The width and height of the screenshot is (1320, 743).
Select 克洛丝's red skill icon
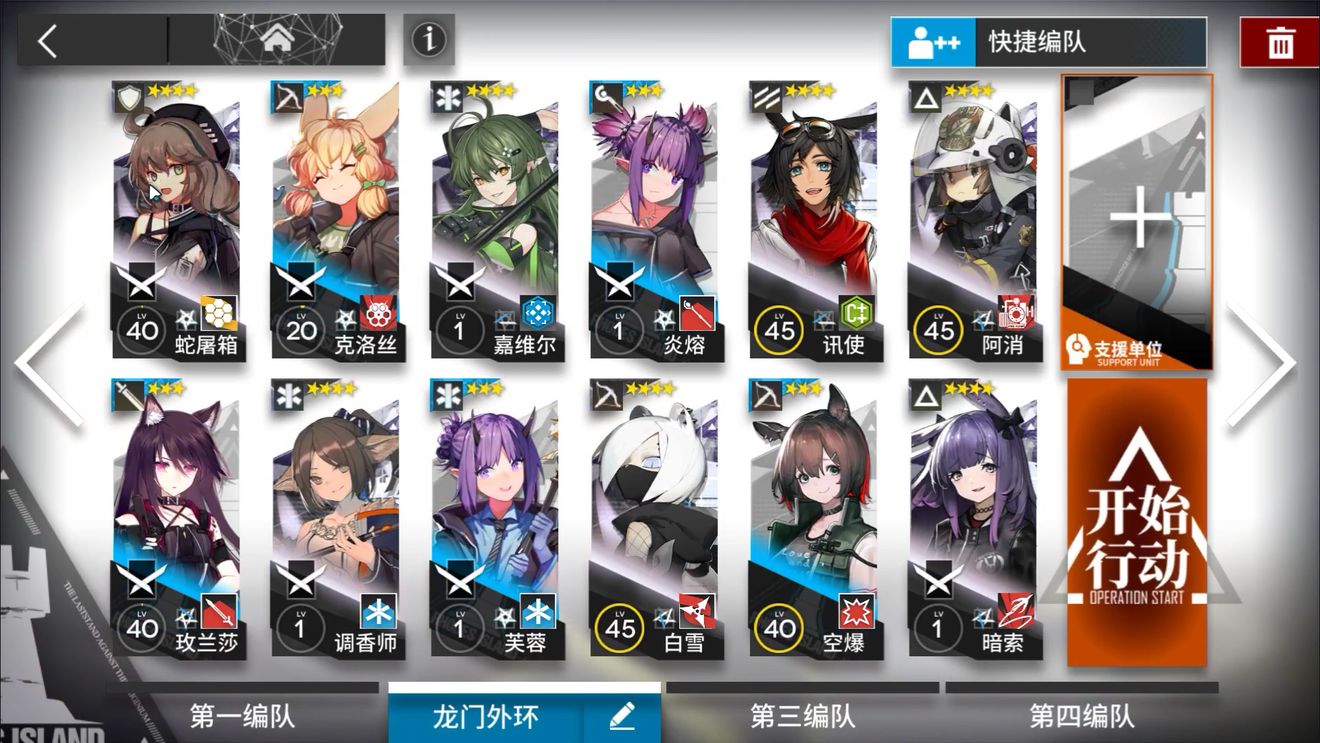[381, 315]
